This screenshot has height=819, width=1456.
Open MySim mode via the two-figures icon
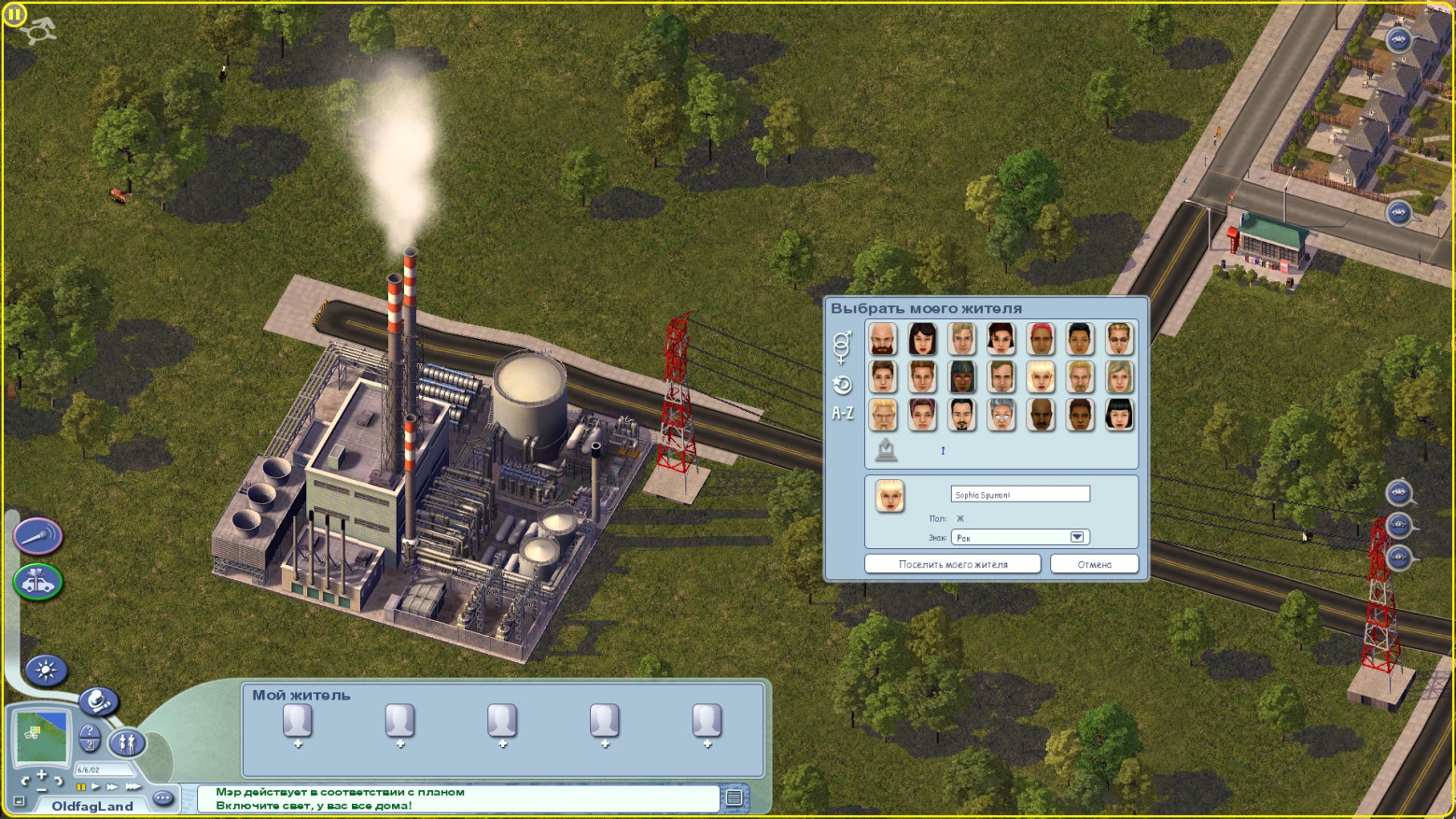pos(126,743)
